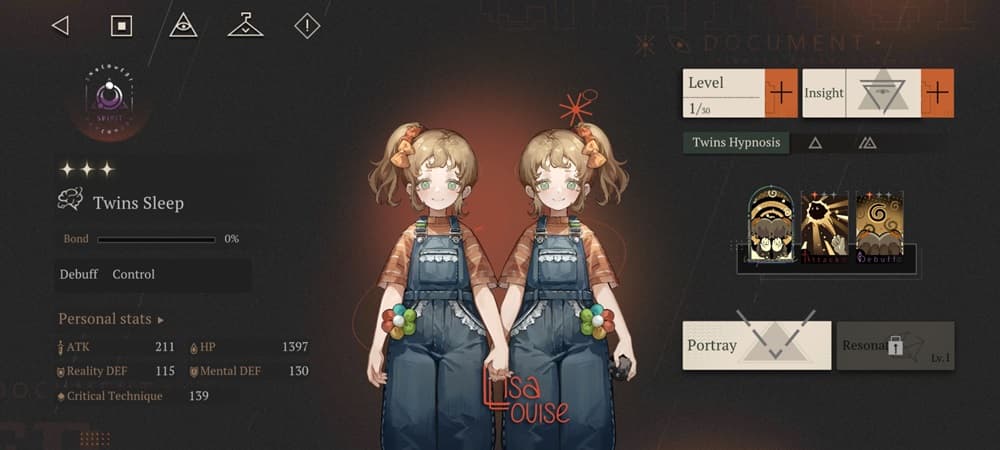
Task: Click the square home icon
Action: point(121,26)
